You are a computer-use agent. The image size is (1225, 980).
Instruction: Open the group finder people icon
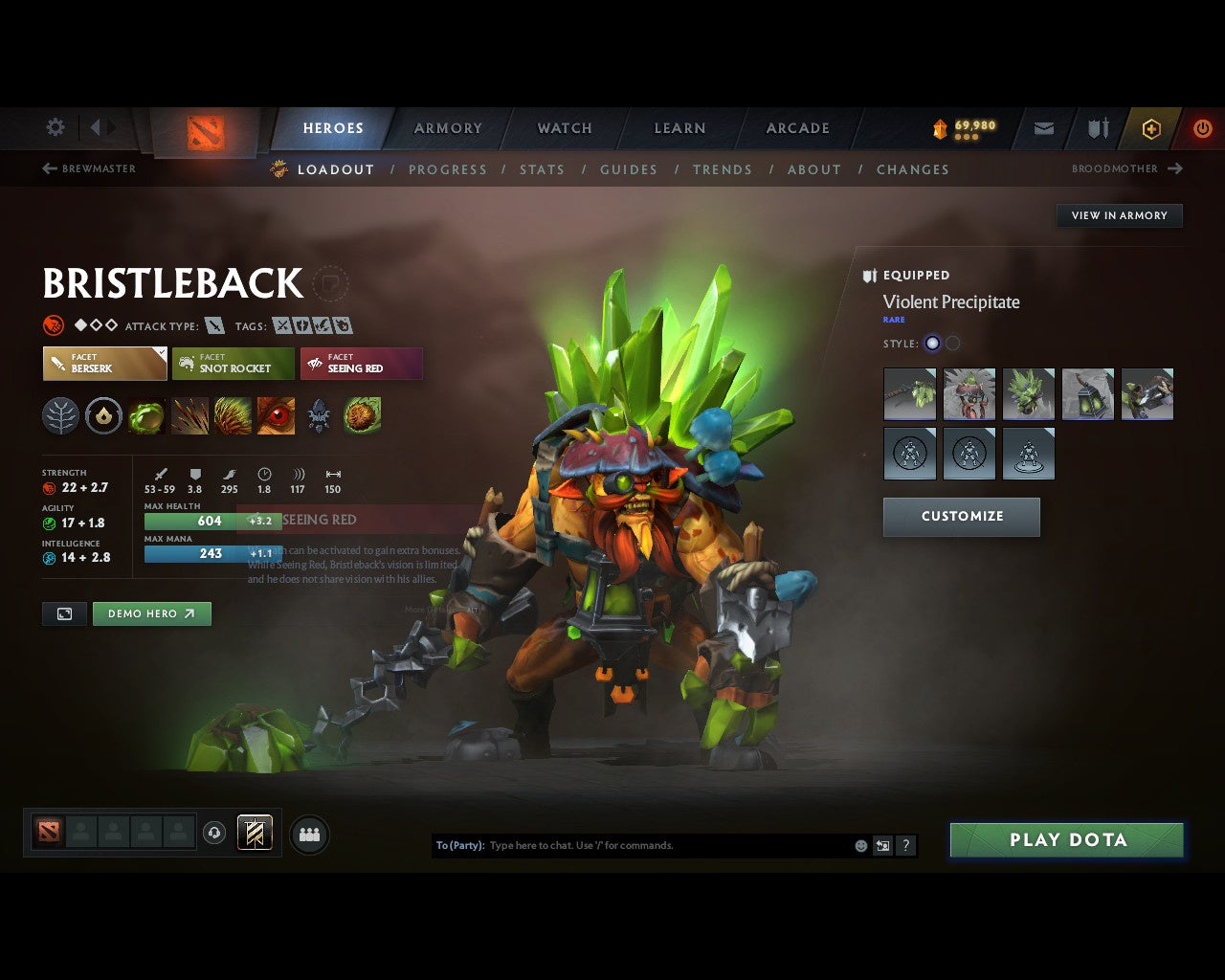click(x=308, y=834)
